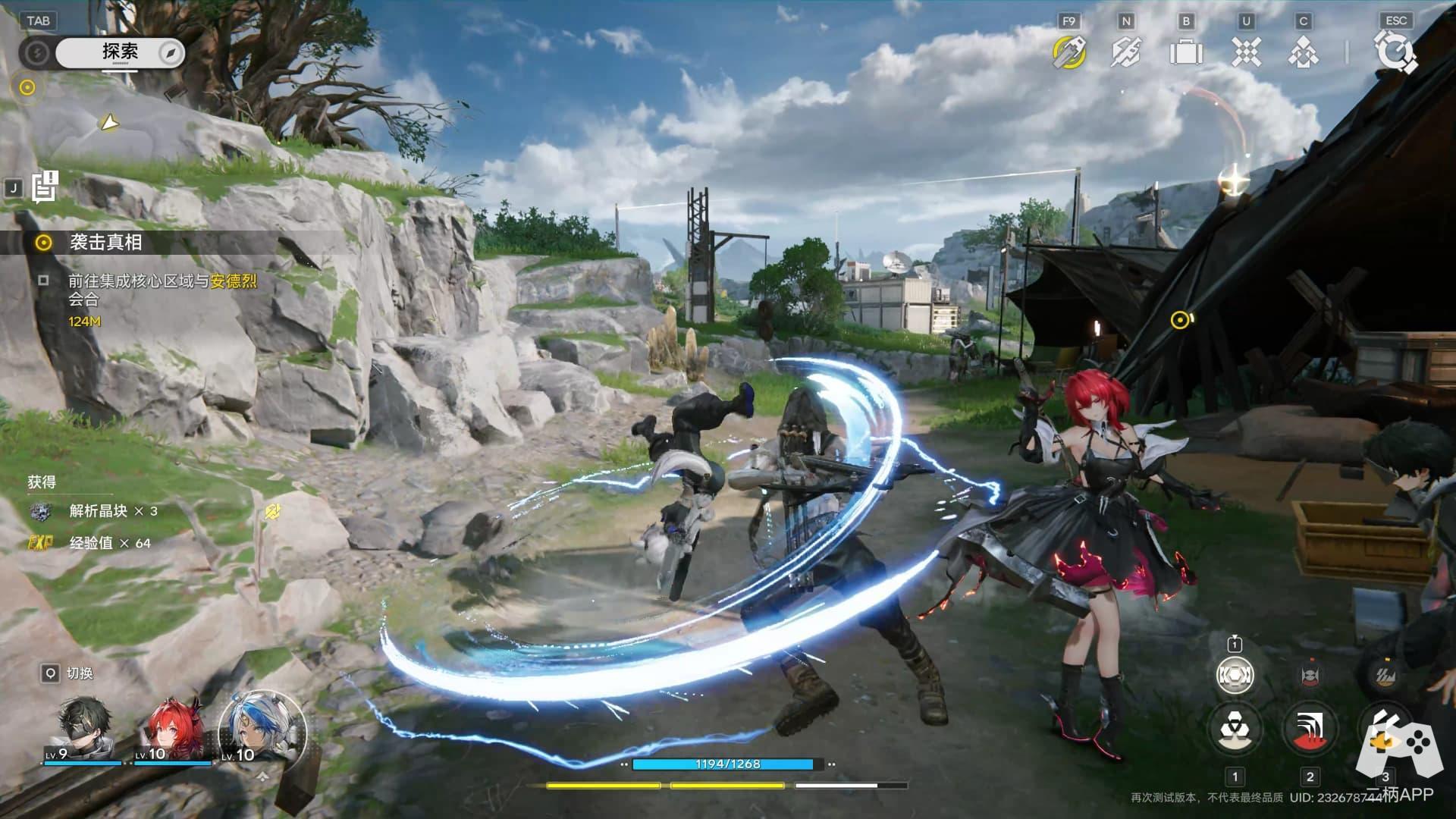
Task: Open the main system menu ring icon
Action: click(x=1395, y=52)
